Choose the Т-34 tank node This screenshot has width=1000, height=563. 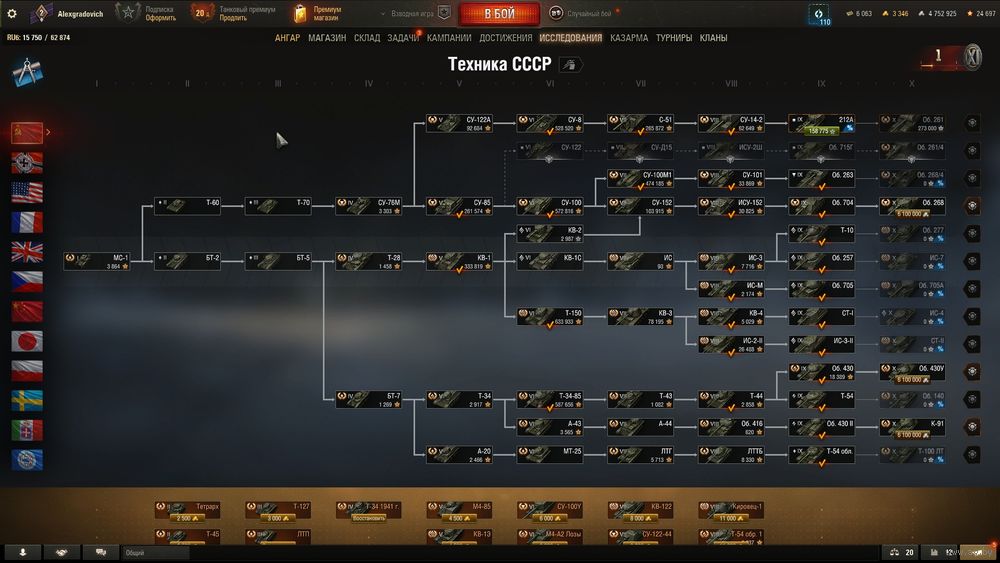(460, 399)
